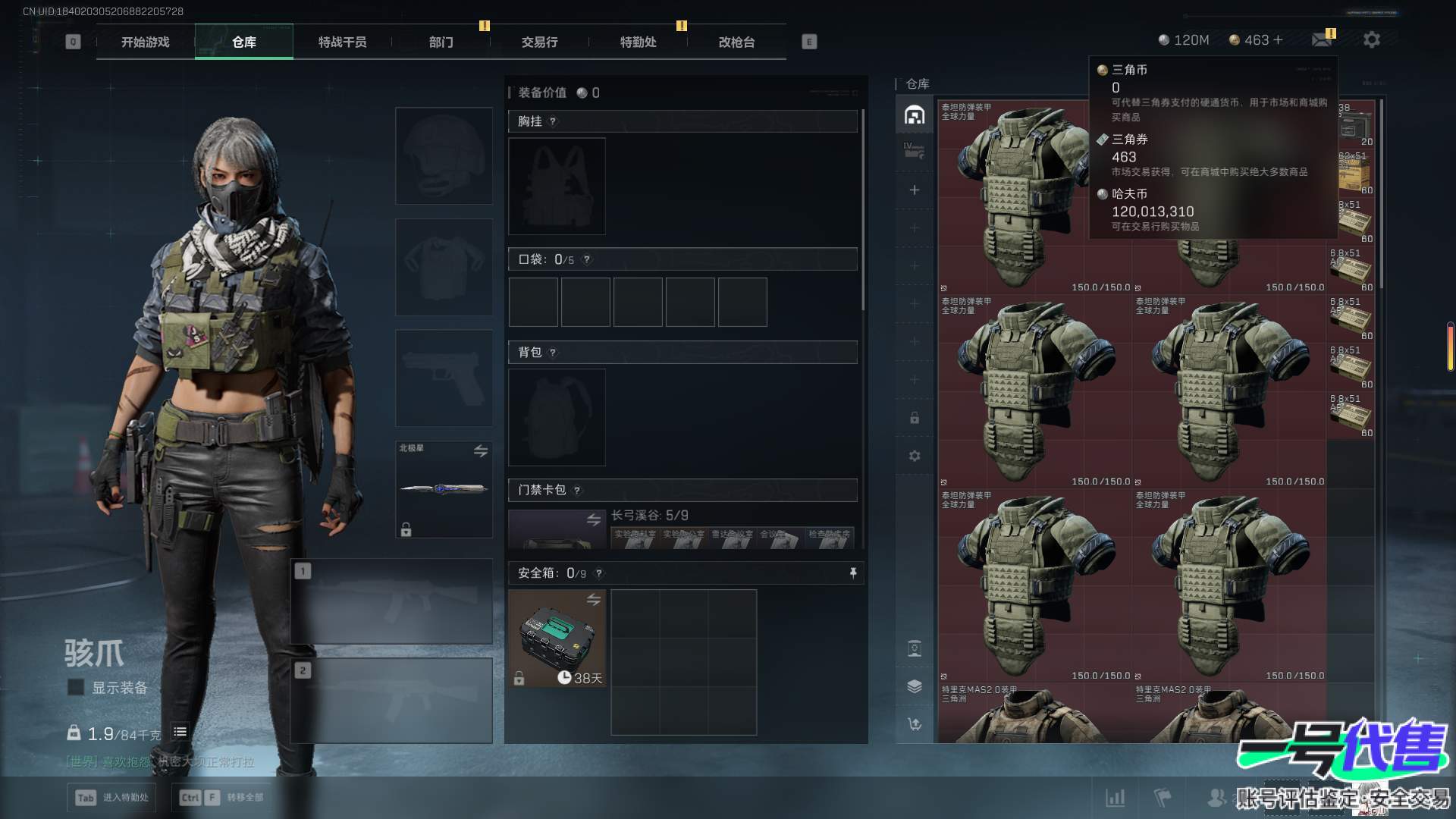Open the 开始游戏 tab

click(x=145, y=42)
